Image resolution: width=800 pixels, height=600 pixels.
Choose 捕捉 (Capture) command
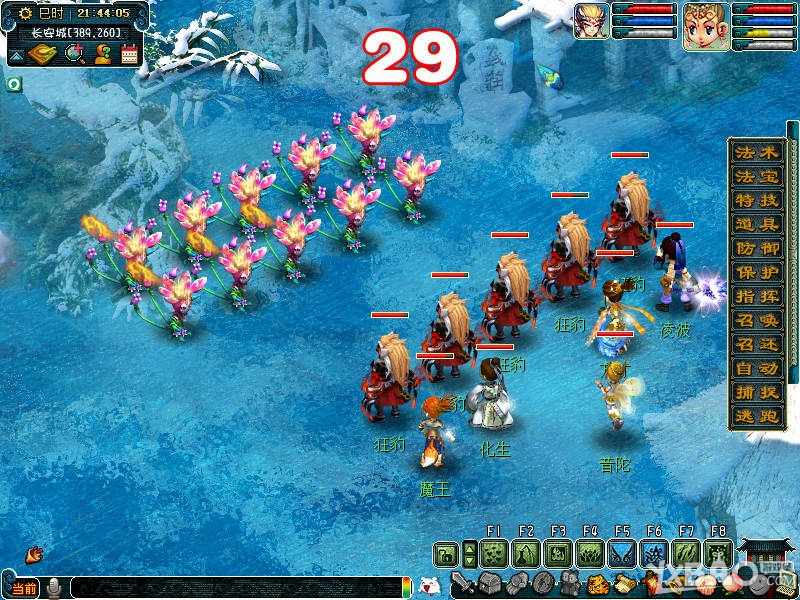click(x=756, y=393)
